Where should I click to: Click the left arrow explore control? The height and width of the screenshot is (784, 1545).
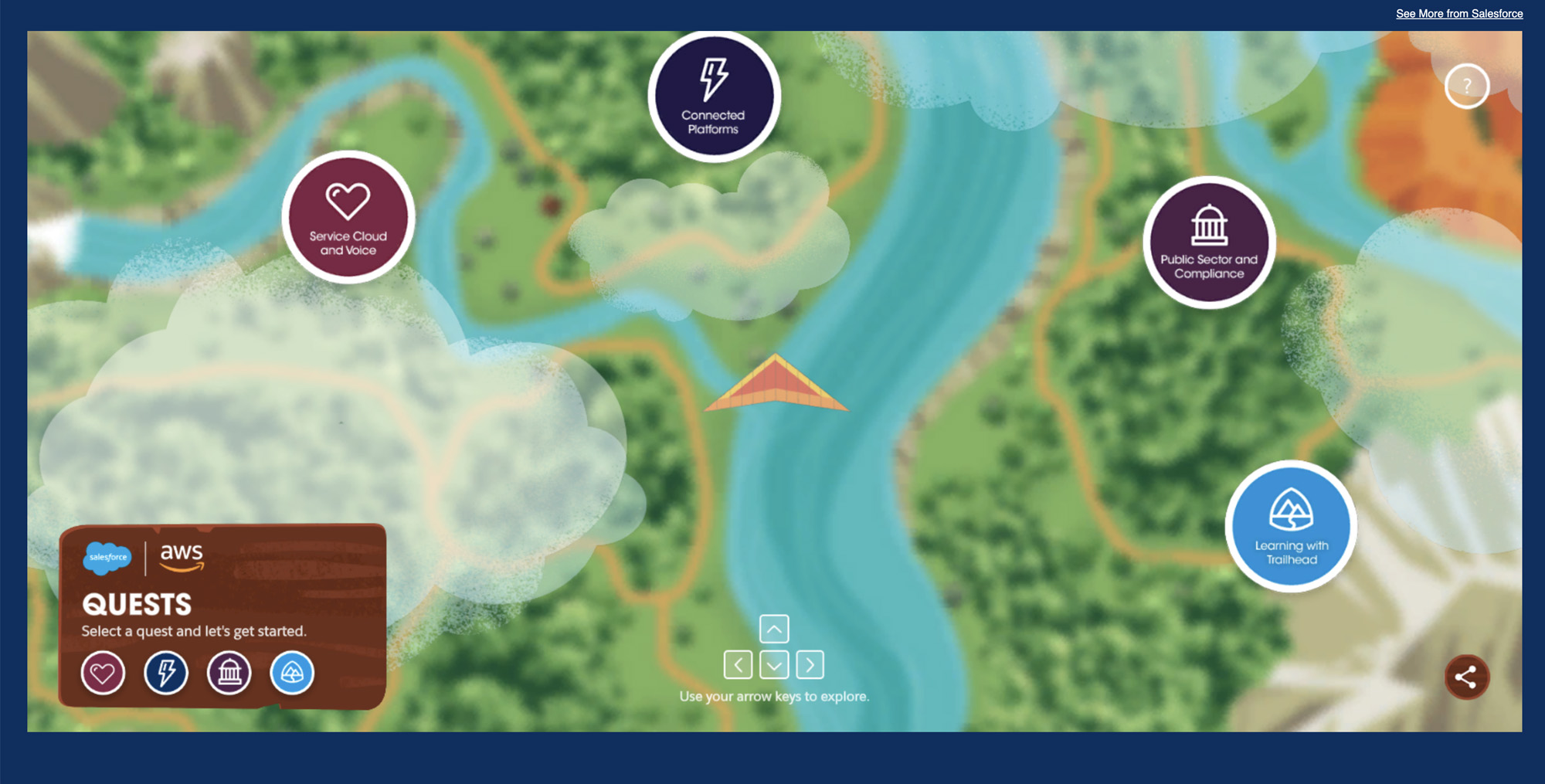740,664
